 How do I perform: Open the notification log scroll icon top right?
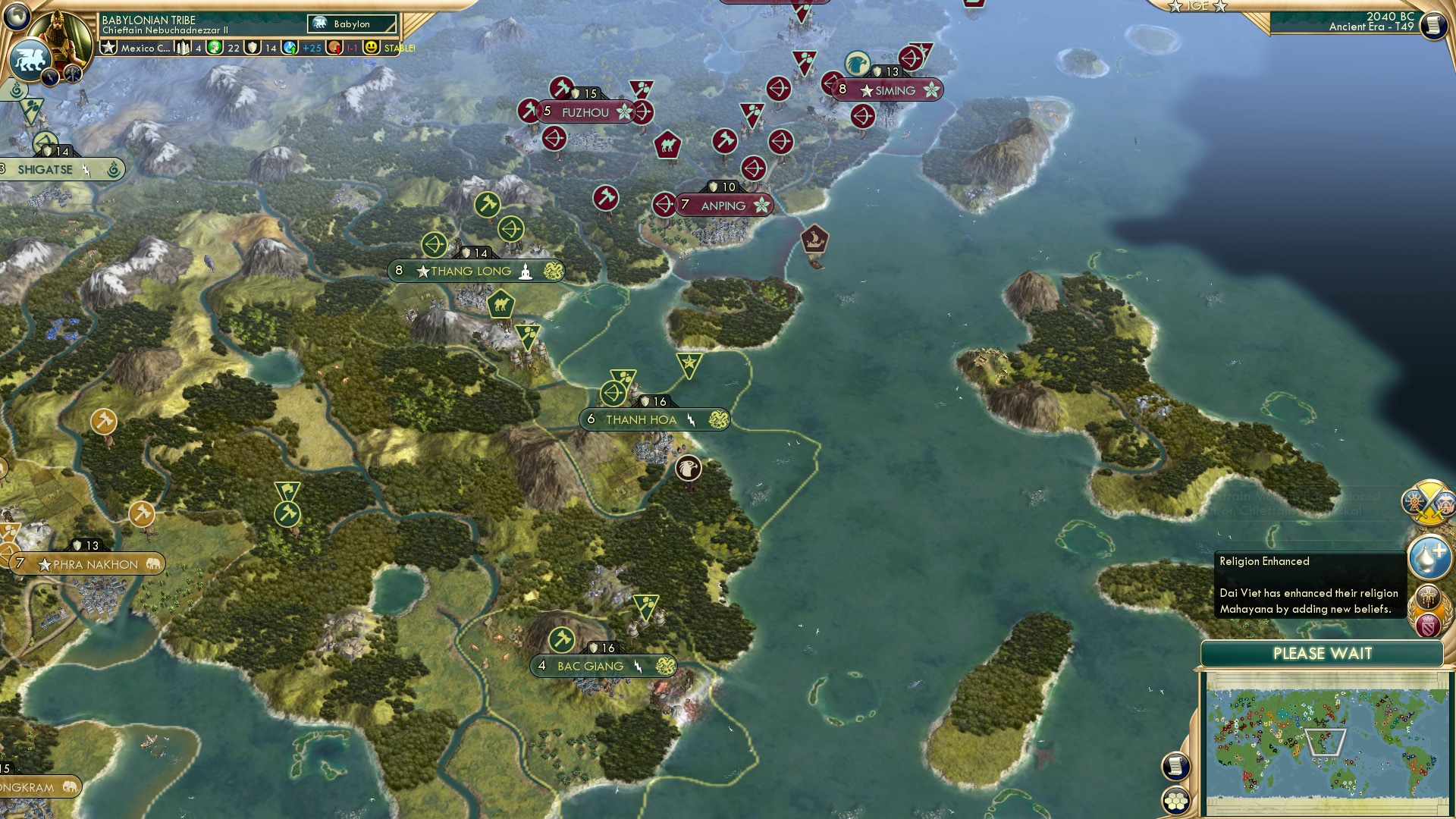pyautogui.click(x=1435, y=25)
